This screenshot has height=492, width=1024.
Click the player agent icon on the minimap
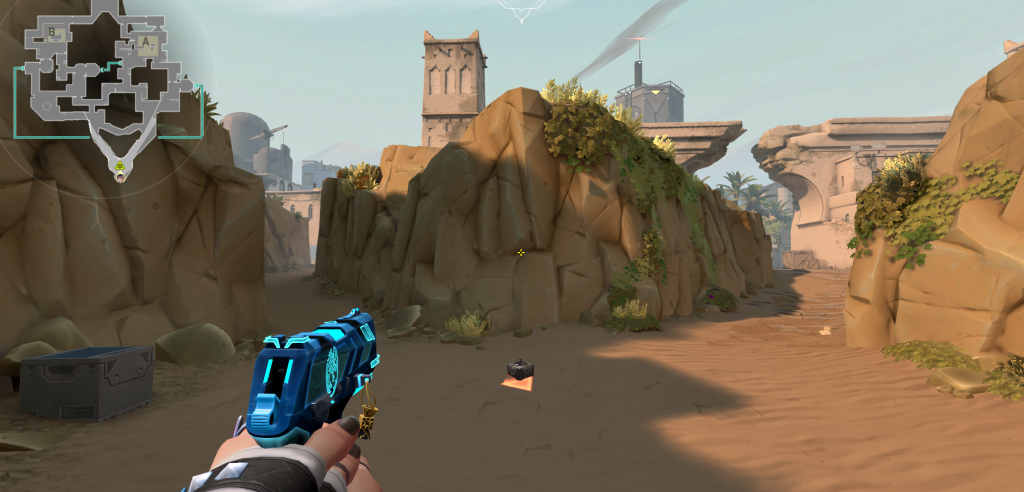coord(121,178)
